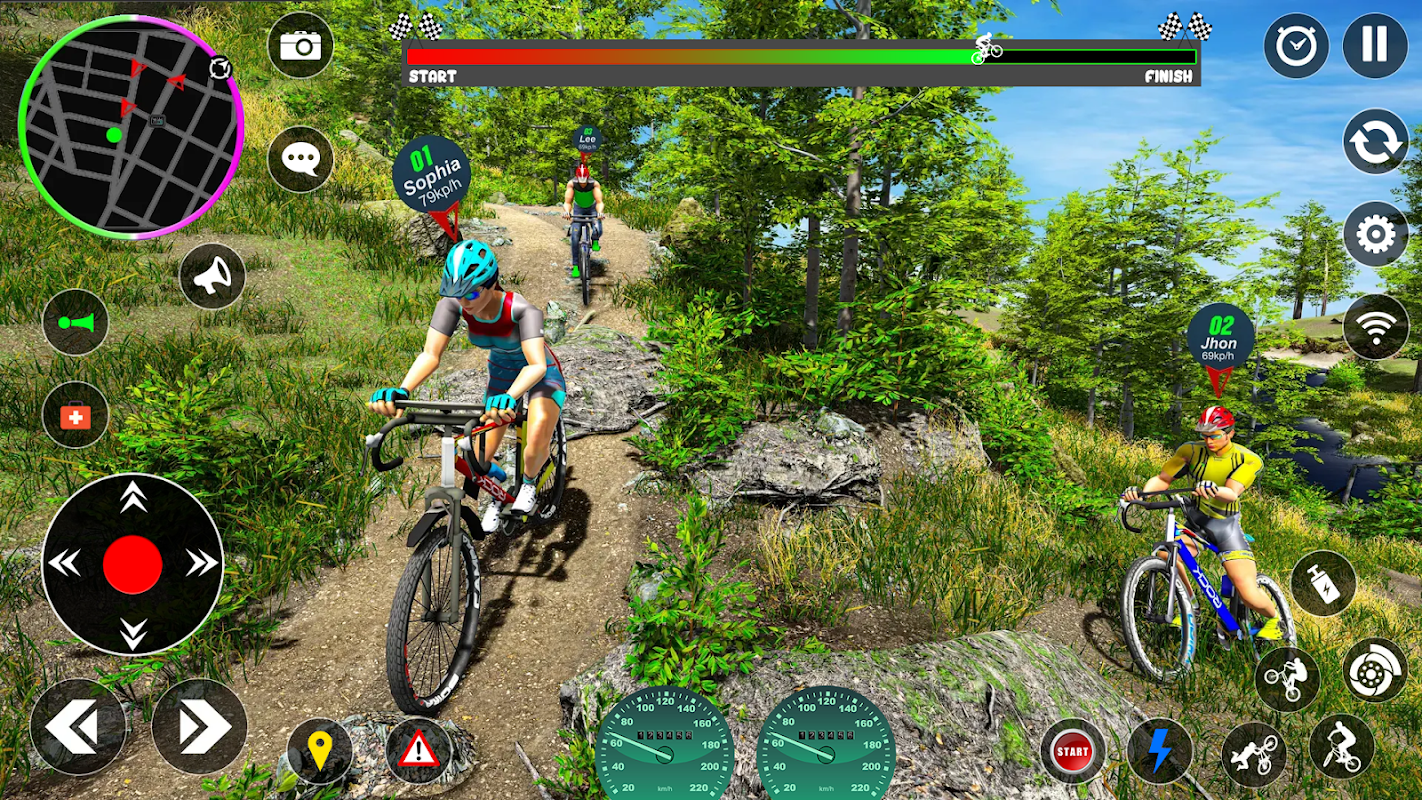Activate the megaphone button

(x=212, y=276)
